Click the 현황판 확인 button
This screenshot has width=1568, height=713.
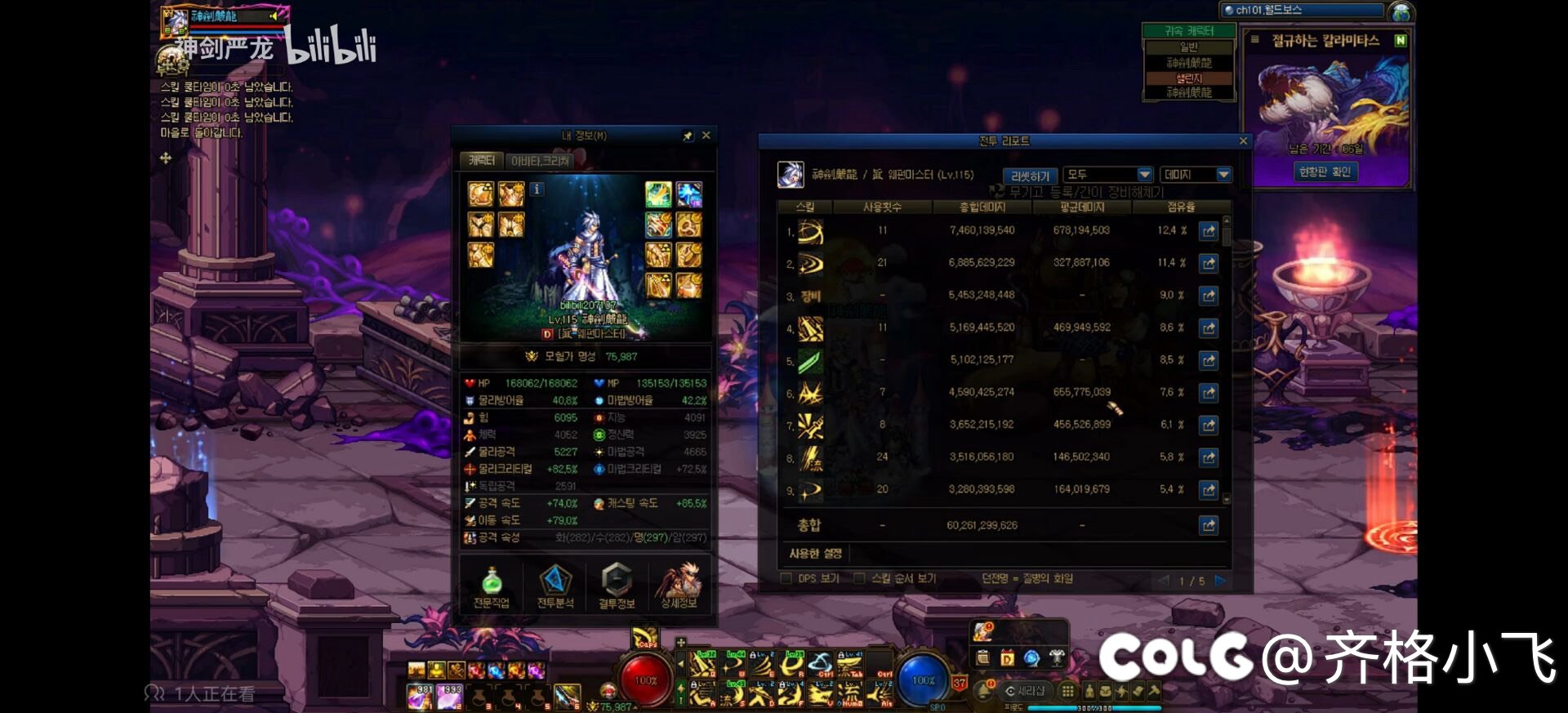(x=1325, y=172)
